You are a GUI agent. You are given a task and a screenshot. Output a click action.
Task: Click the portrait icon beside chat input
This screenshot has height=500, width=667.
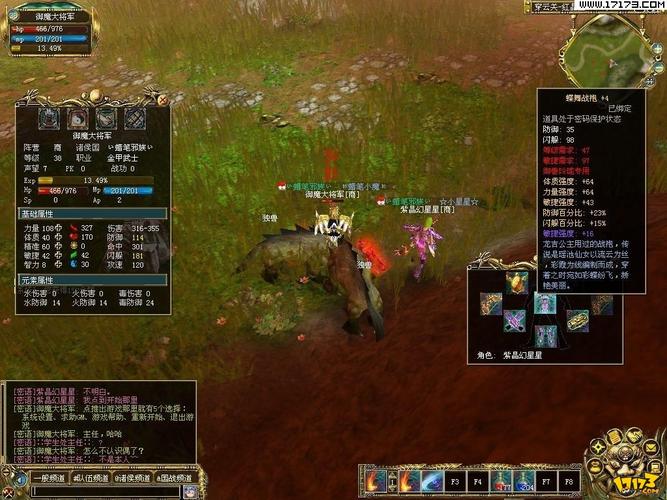pos(188,492)
